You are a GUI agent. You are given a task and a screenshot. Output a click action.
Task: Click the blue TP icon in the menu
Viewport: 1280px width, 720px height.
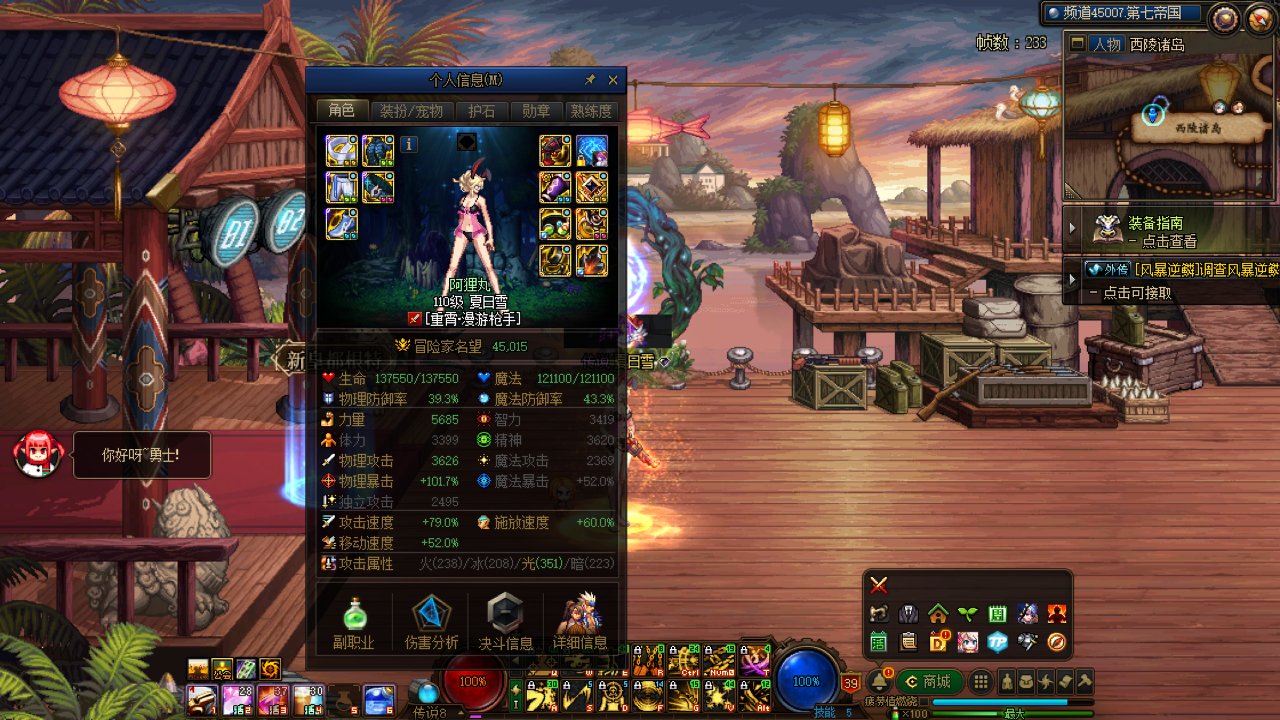coord(997,642)
